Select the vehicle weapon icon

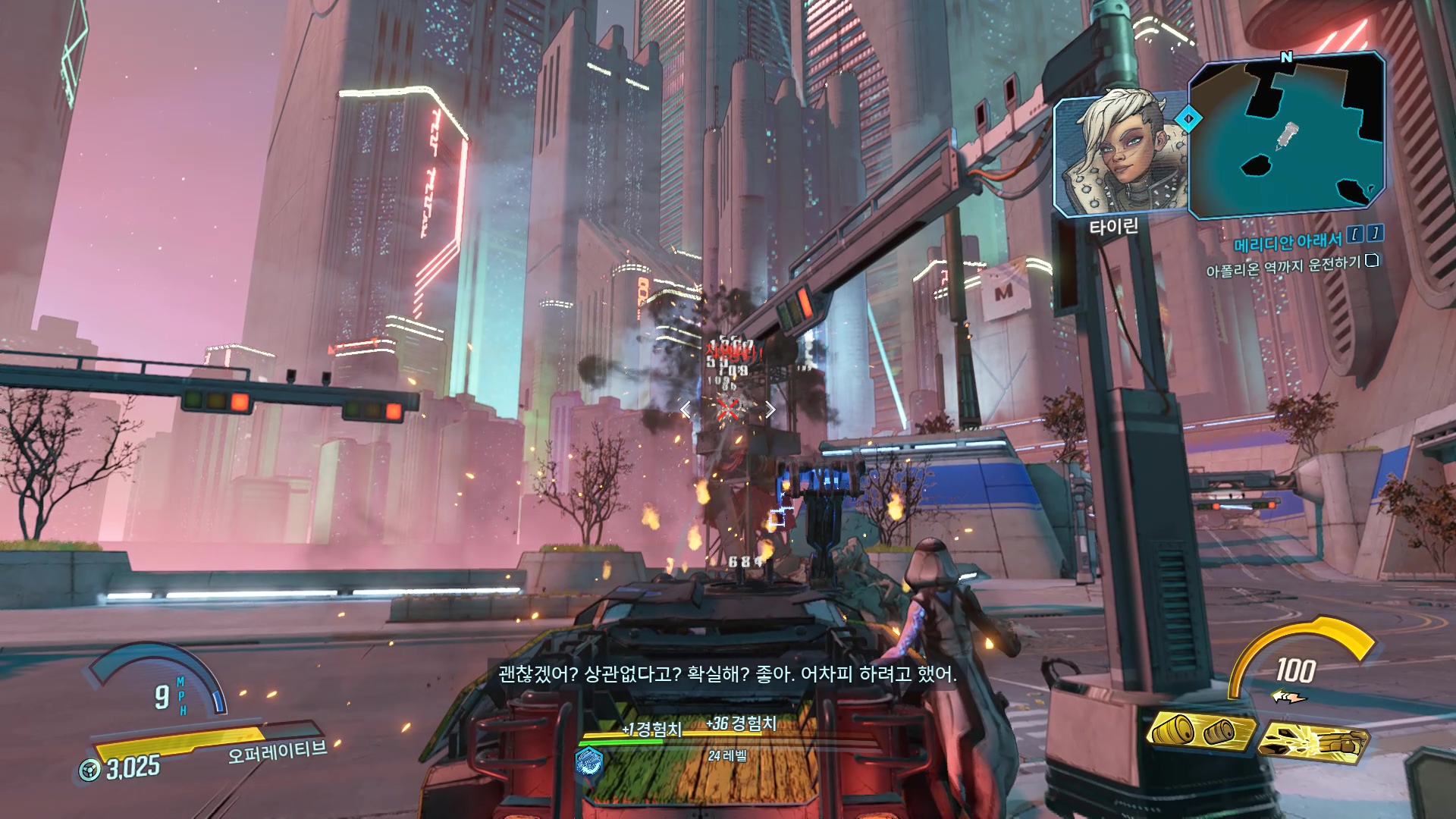point(1314,741)
